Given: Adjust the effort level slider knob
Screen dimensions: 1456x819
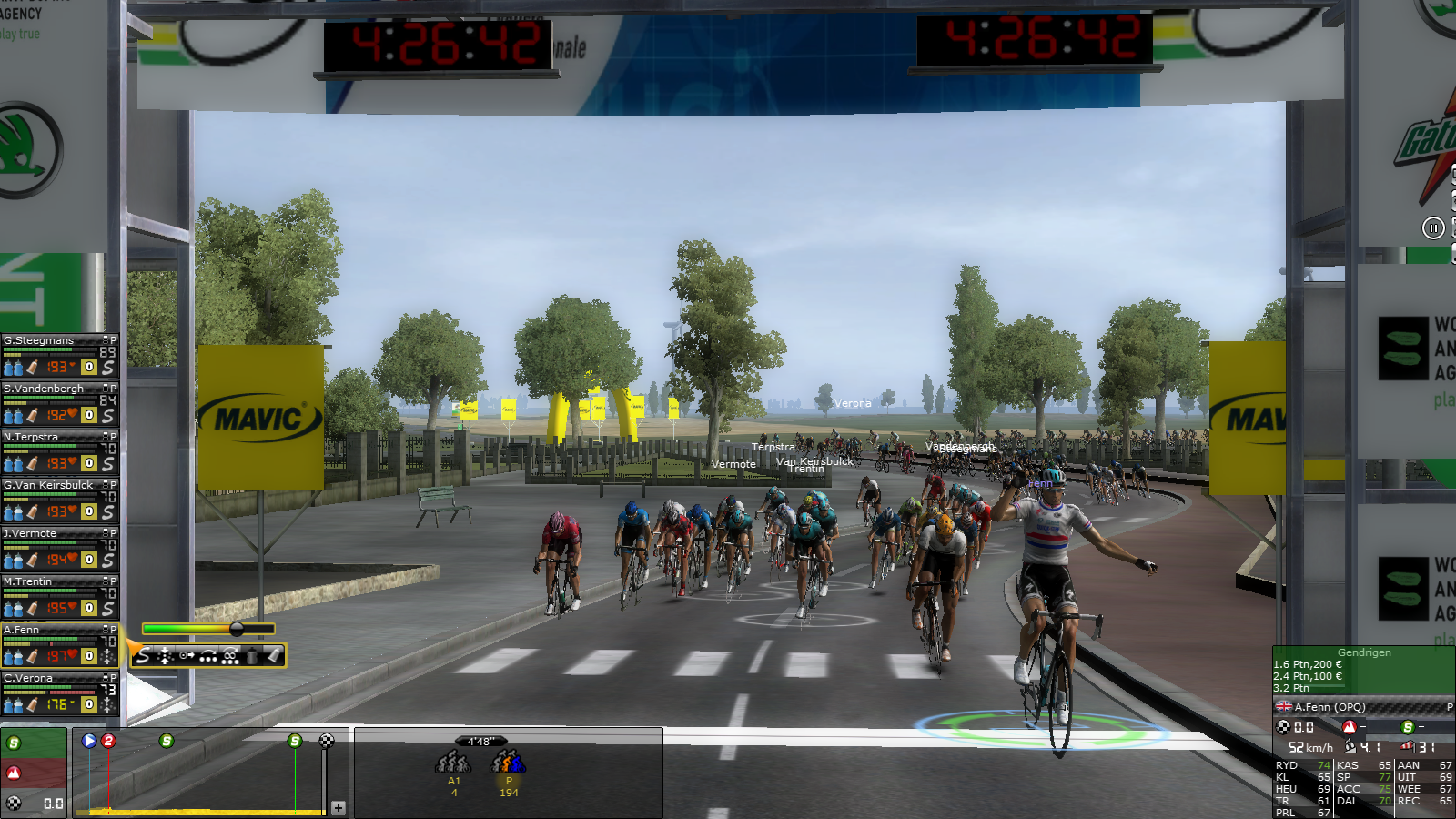Looking at the screenshot, I should pyautogui.click(x=237, y=629).
